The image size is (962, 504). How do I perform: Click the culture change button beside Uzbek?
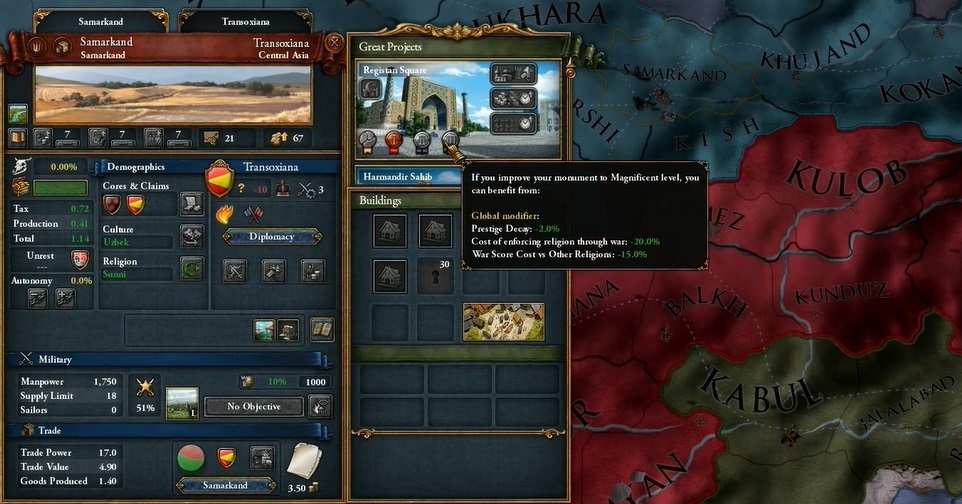point(191,236)
